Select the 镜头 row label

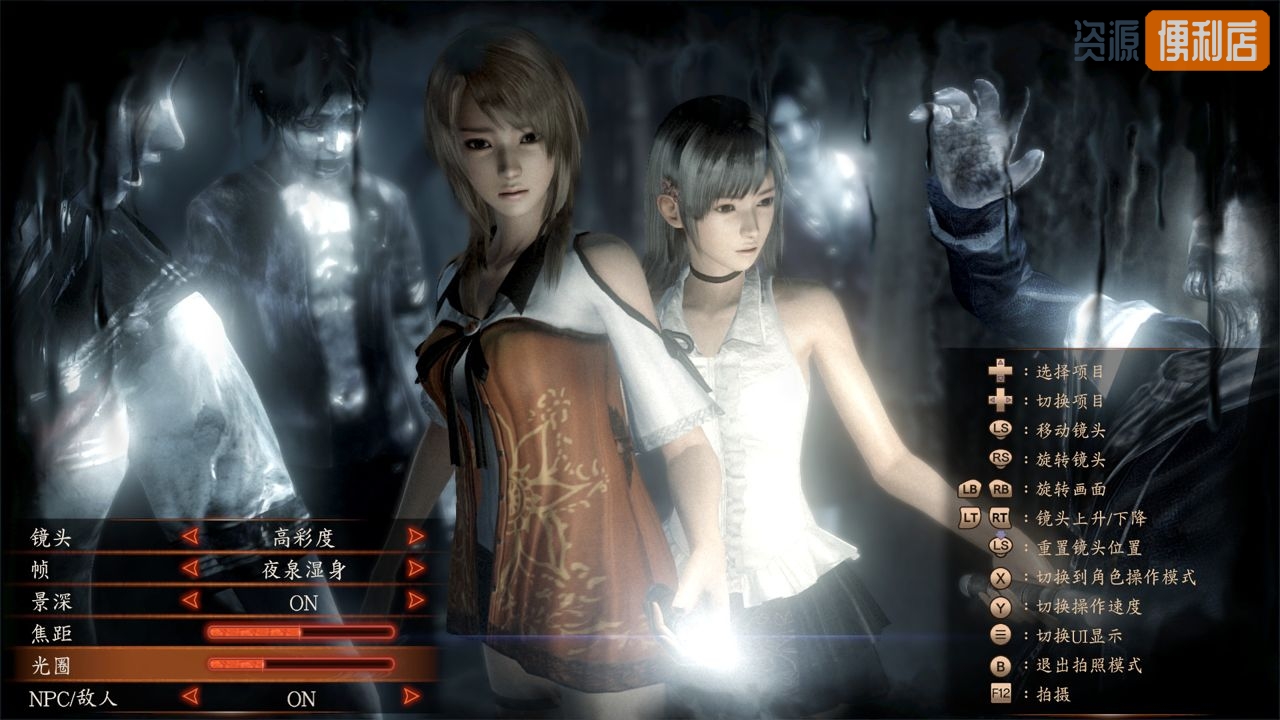(x=52, y=537)
